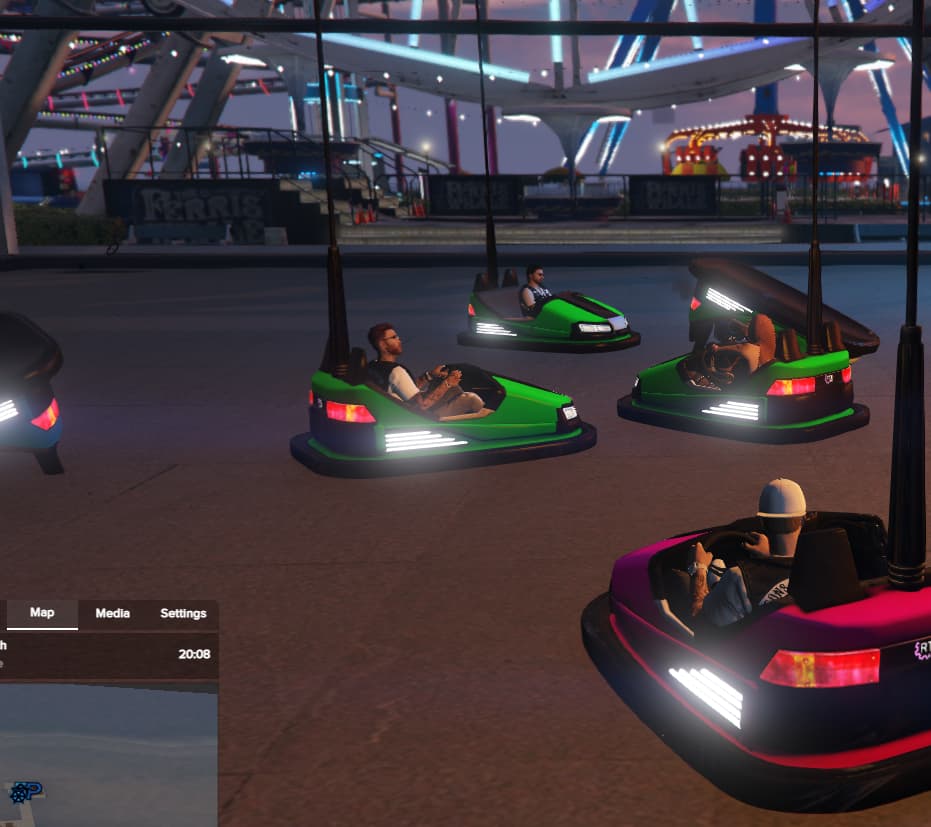Go to the Settings tab

pos(183,613)
